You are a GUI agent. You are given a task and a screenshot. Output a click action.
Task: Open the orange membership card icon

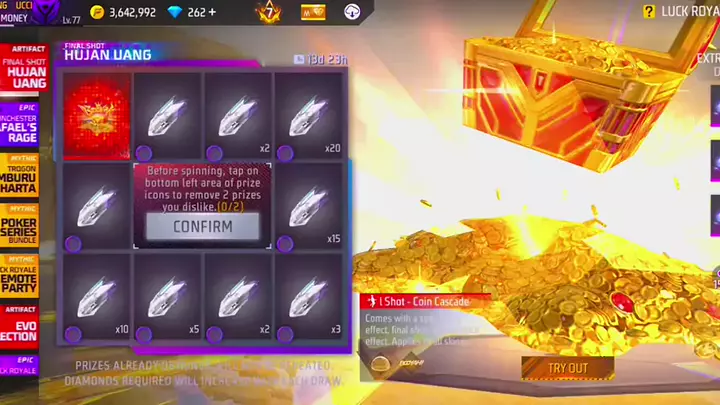(x=314, y=12)
